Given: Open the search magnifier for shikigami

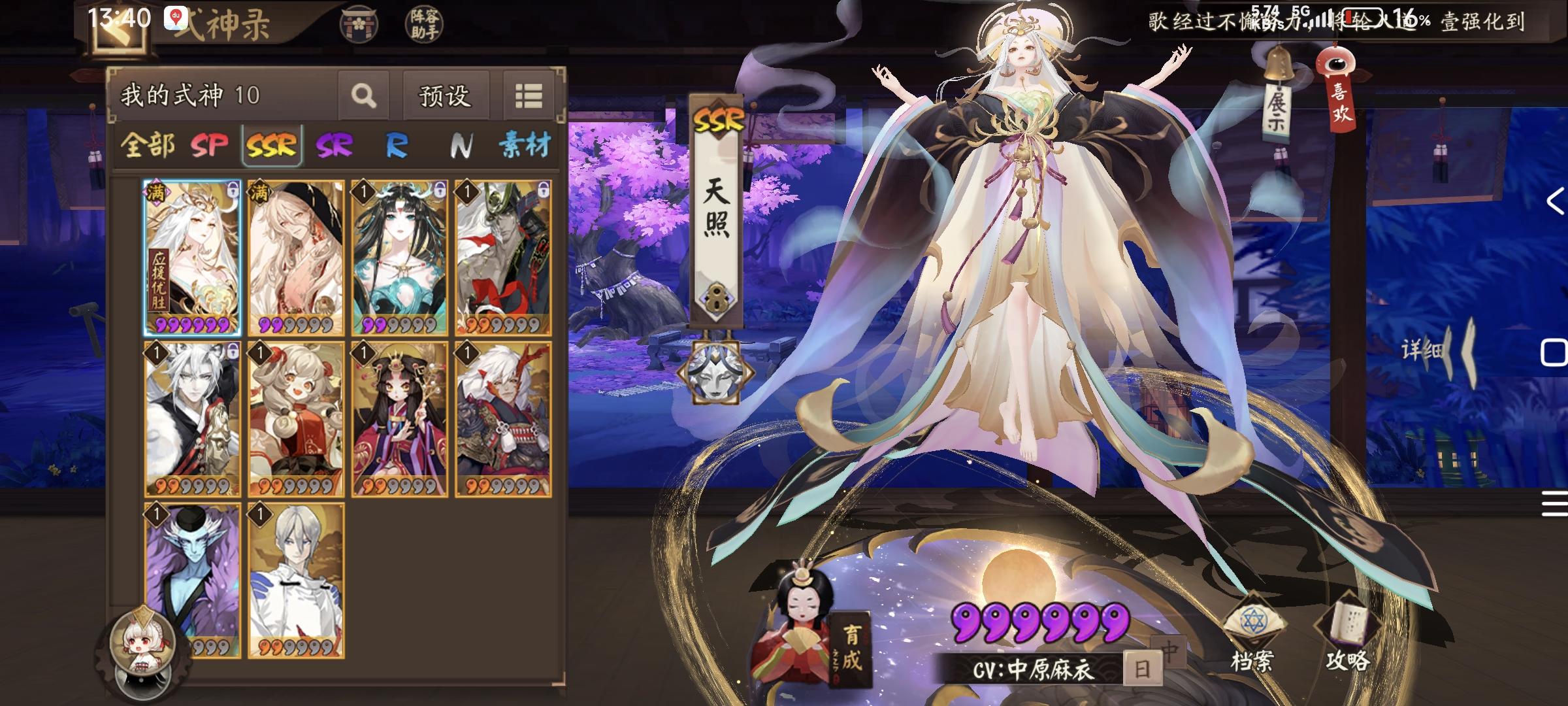Looking at the screenshot, I should pos(364,95).
